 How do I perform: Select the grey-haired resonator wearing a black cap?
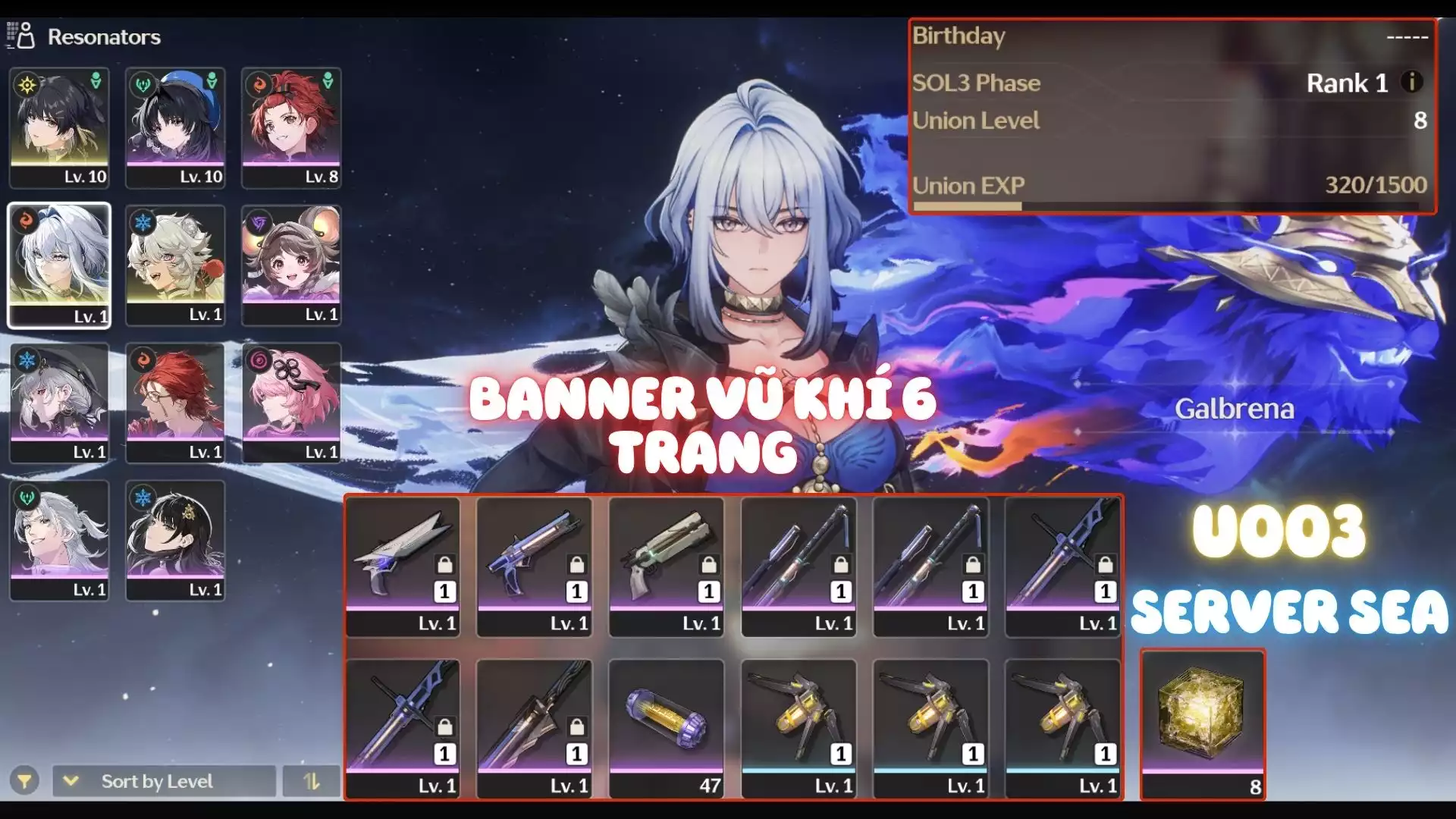point(59,402)
